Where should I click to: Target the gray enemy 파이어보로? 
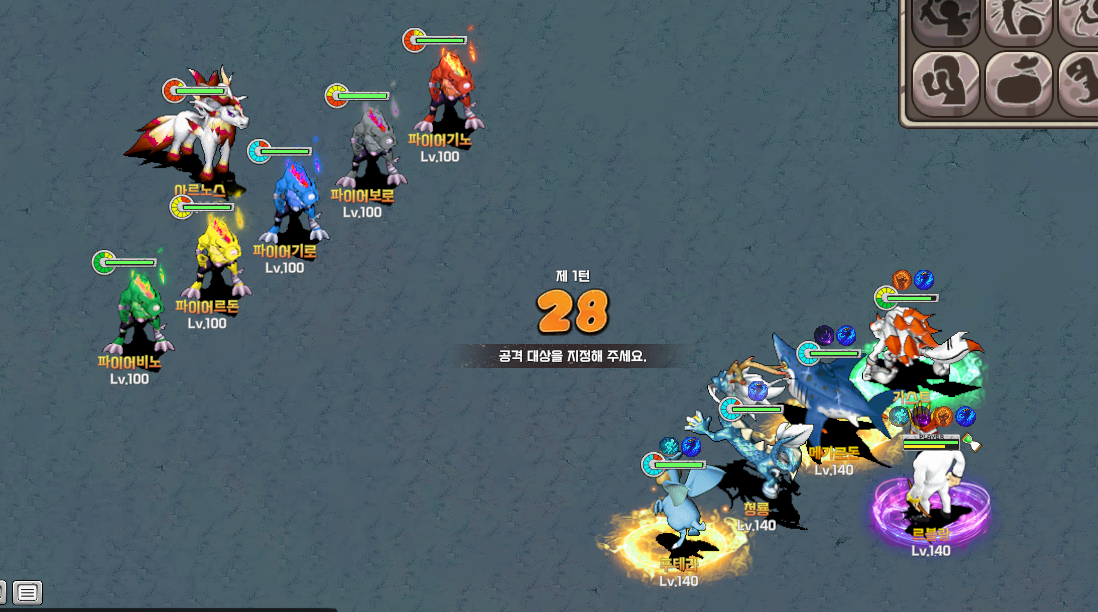(x=370, y=148)
